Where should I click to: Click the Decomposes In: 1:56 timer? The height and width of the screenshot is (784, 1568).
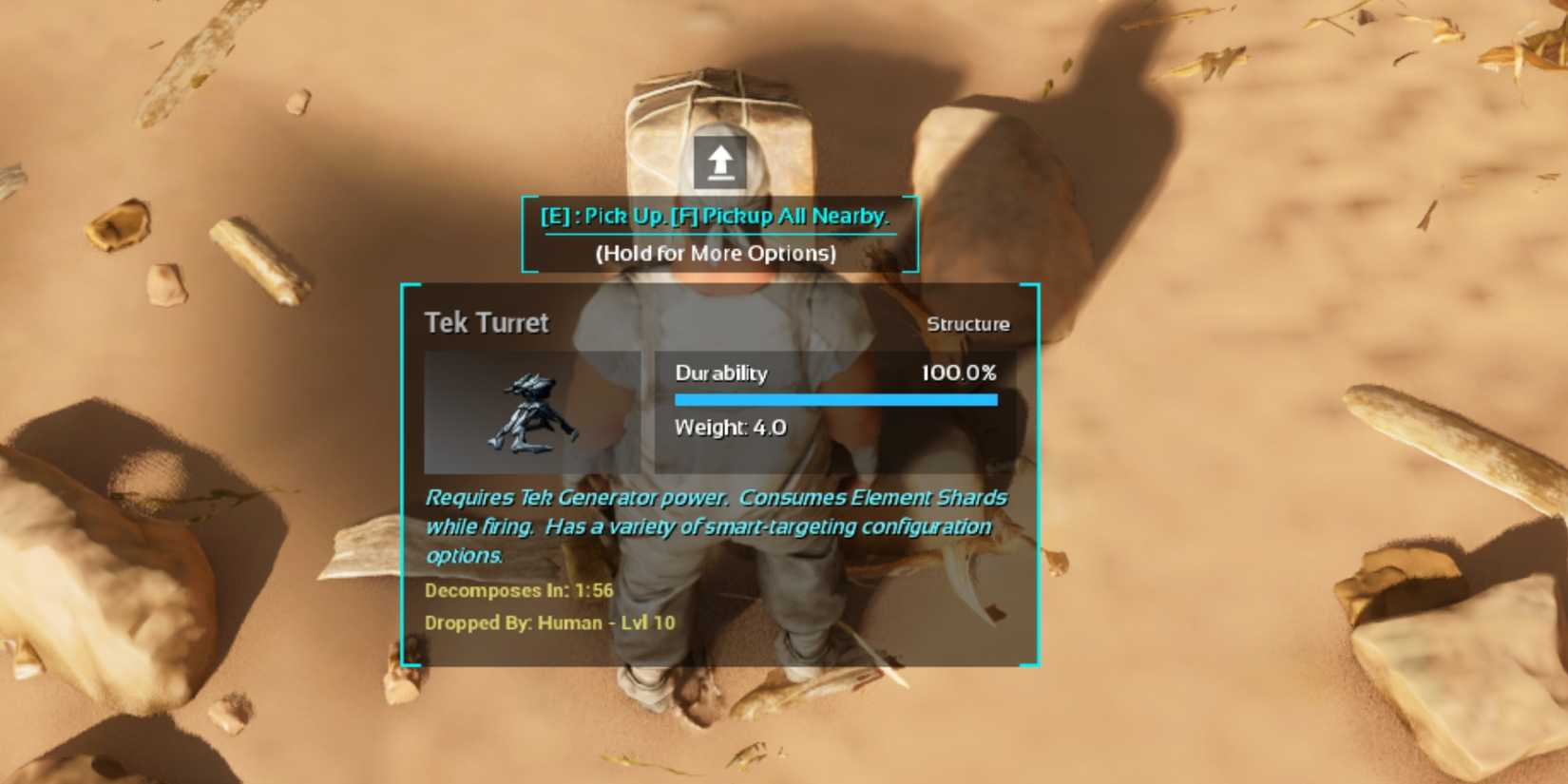[520, 590]
